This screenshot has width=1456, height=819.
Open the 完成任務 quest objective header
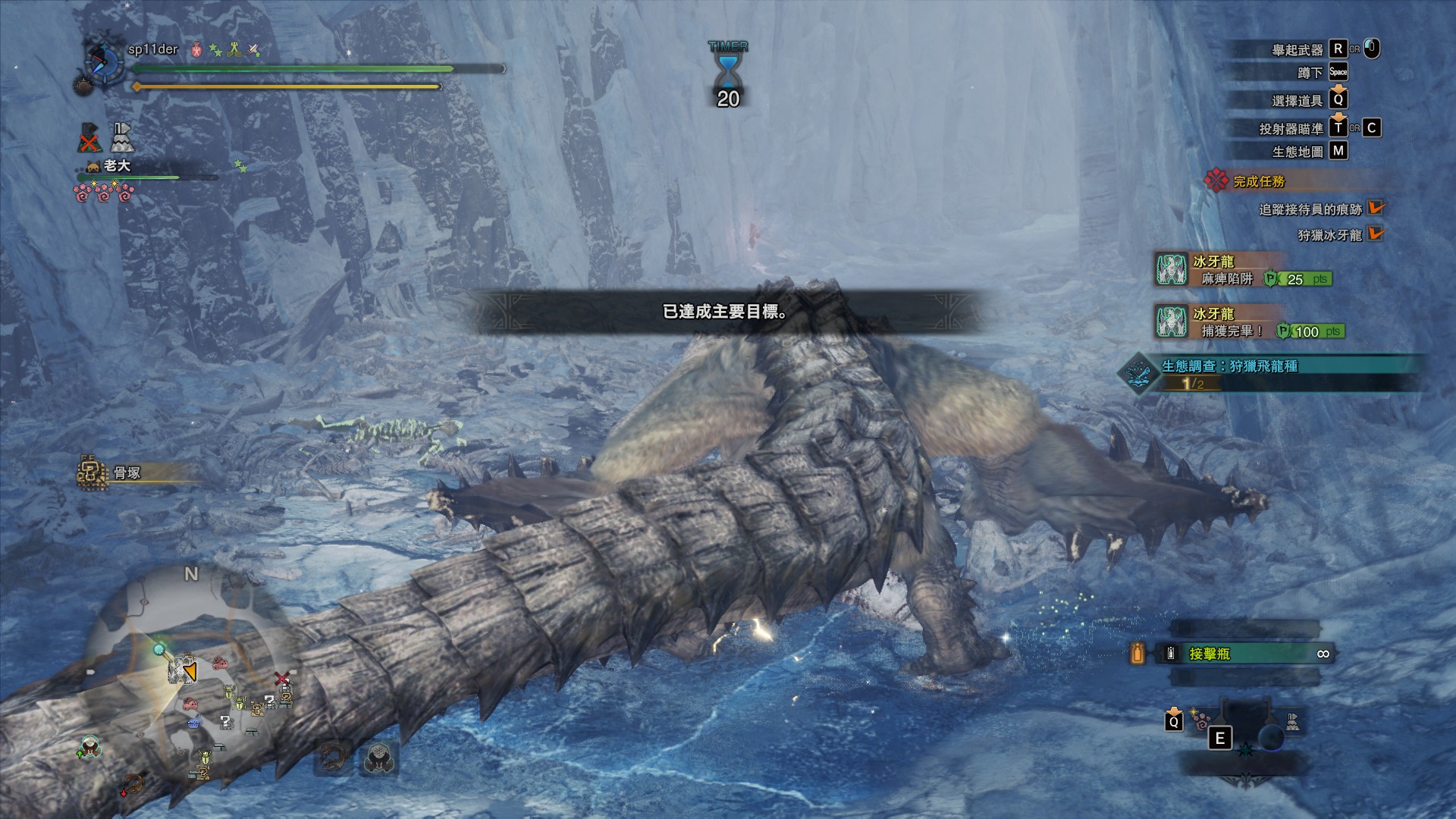pyautogui.click(x=1259, y=181)
